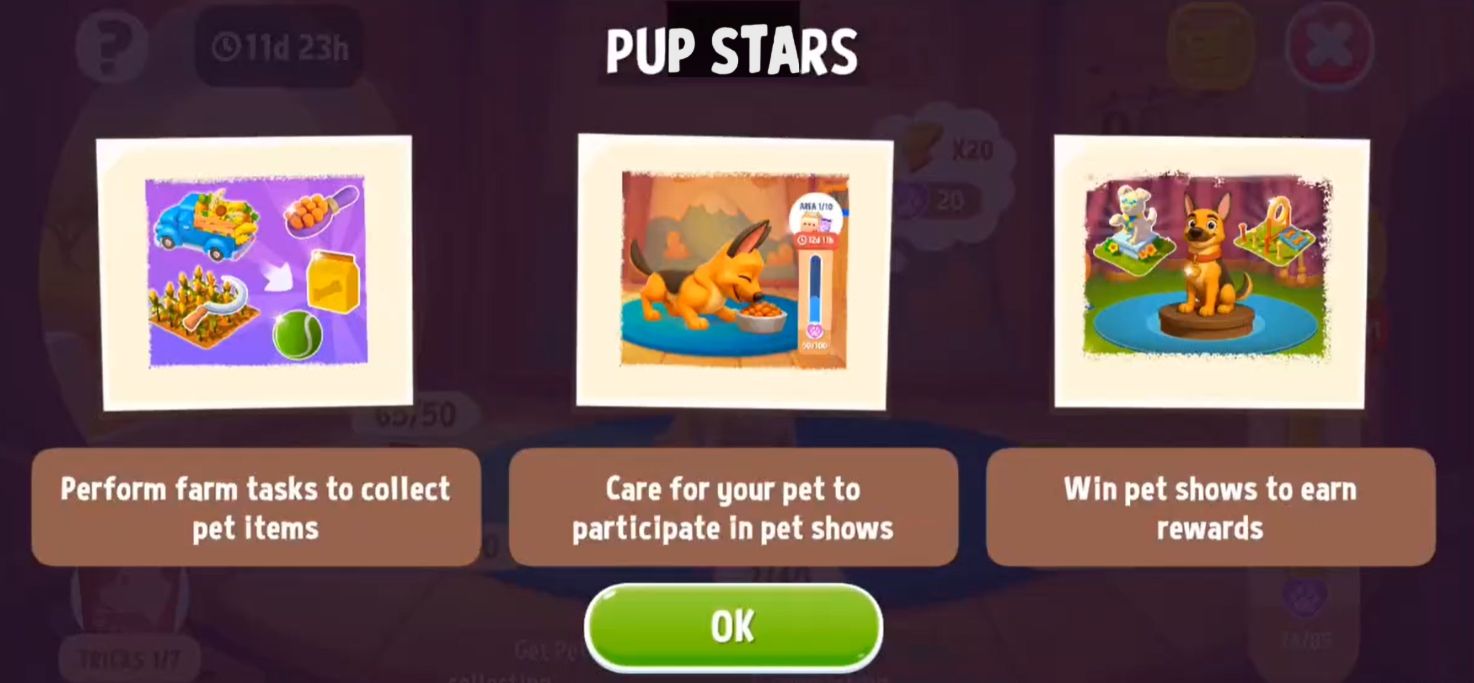Close the event window with the red X
Viewport: 1474px width, 683px height.
click(x=1328, y=45)
